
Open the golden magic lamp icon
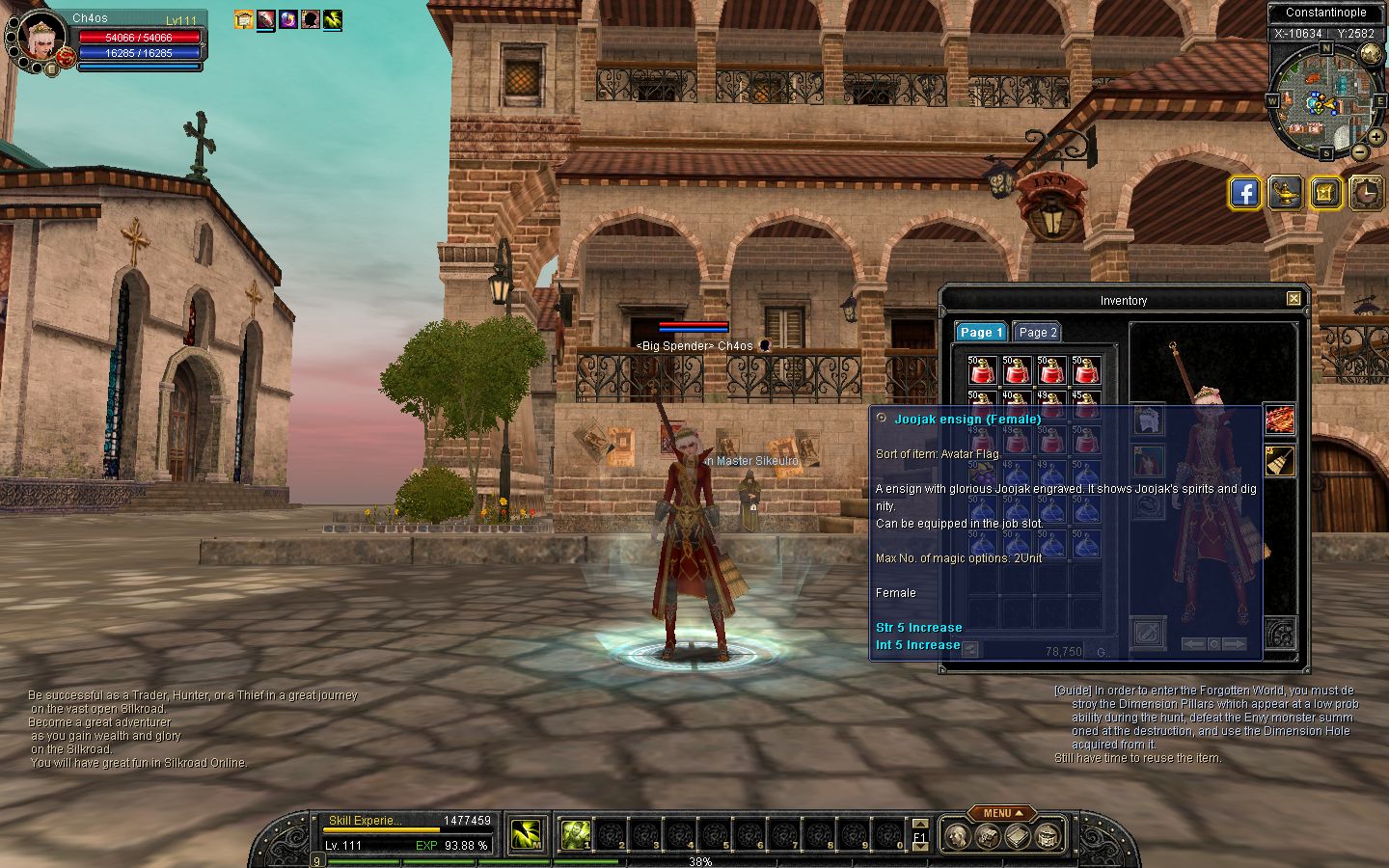point(1286,193)
